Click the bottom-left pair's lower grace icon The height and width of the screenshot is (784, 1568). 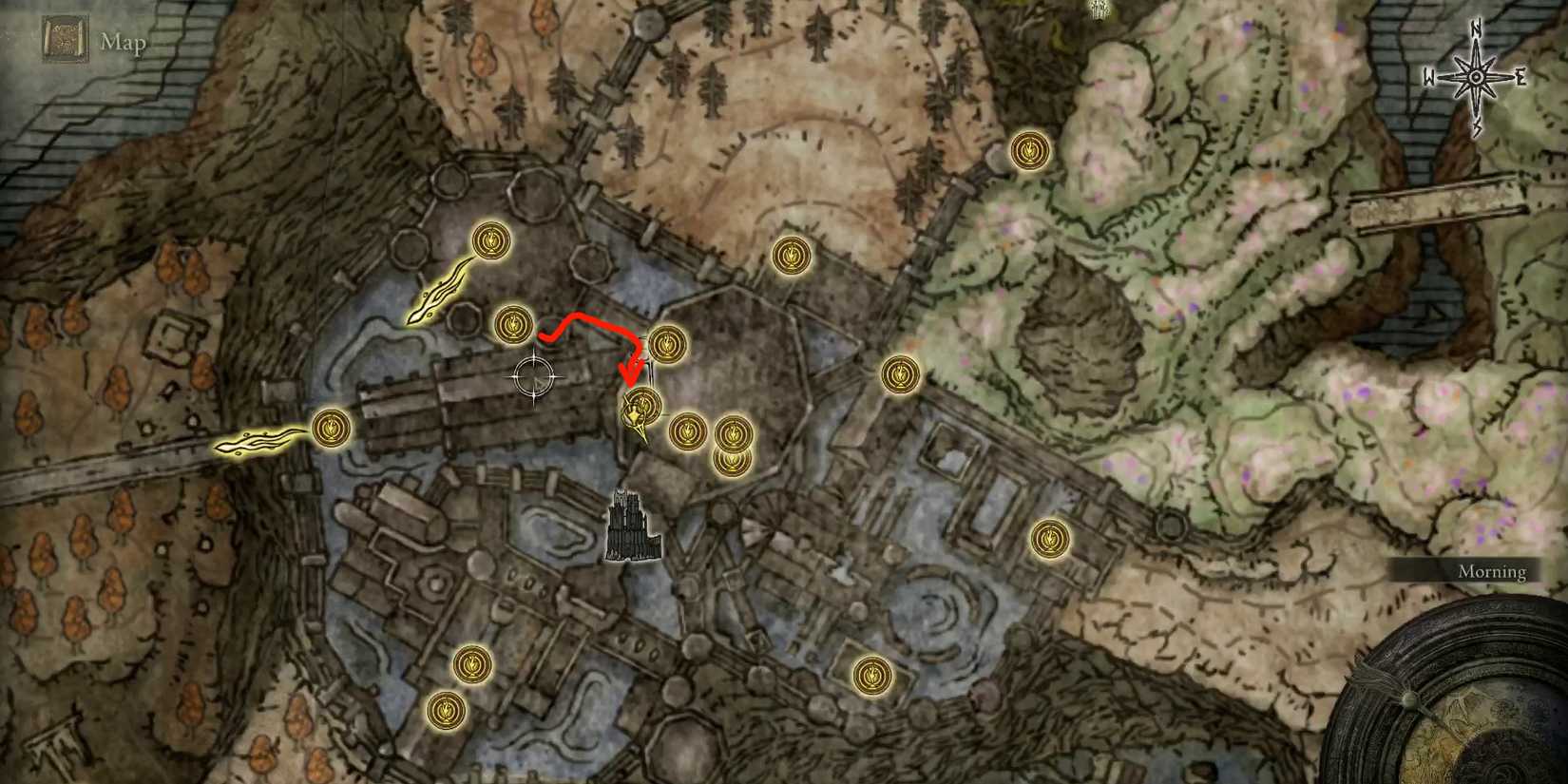pyautogui.click(x=445, y=711)
